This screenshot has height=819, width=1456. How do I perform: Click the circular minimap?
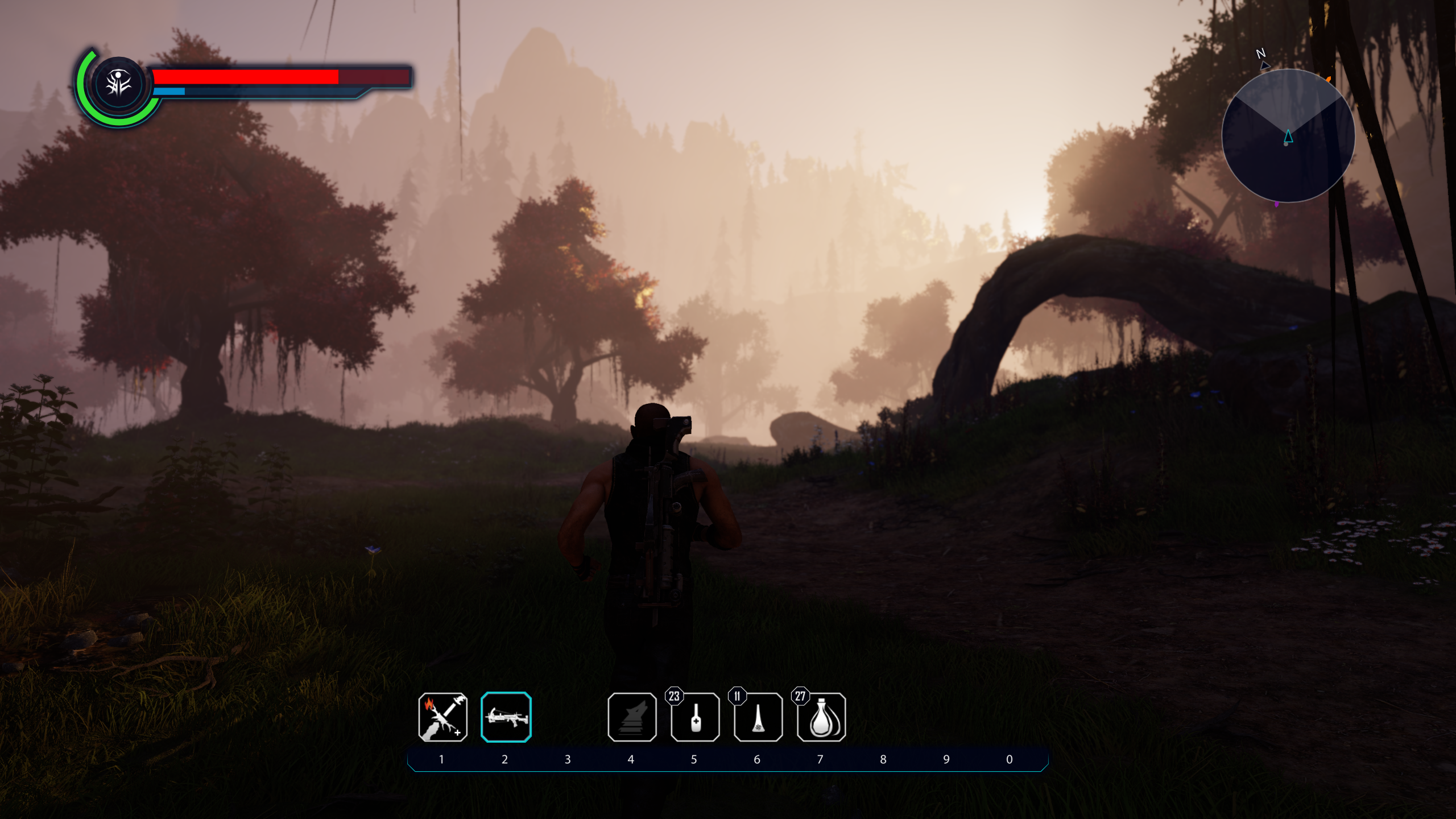(x=1288, y=136)
